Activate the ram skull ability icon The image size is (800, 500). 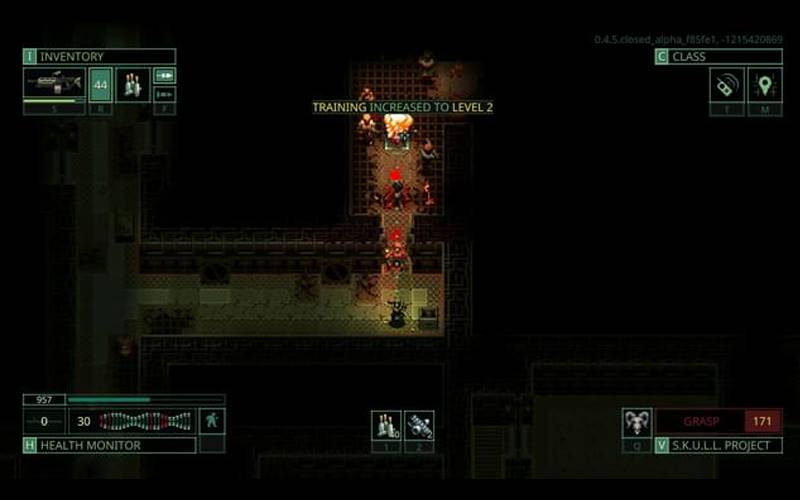(636, 422)
